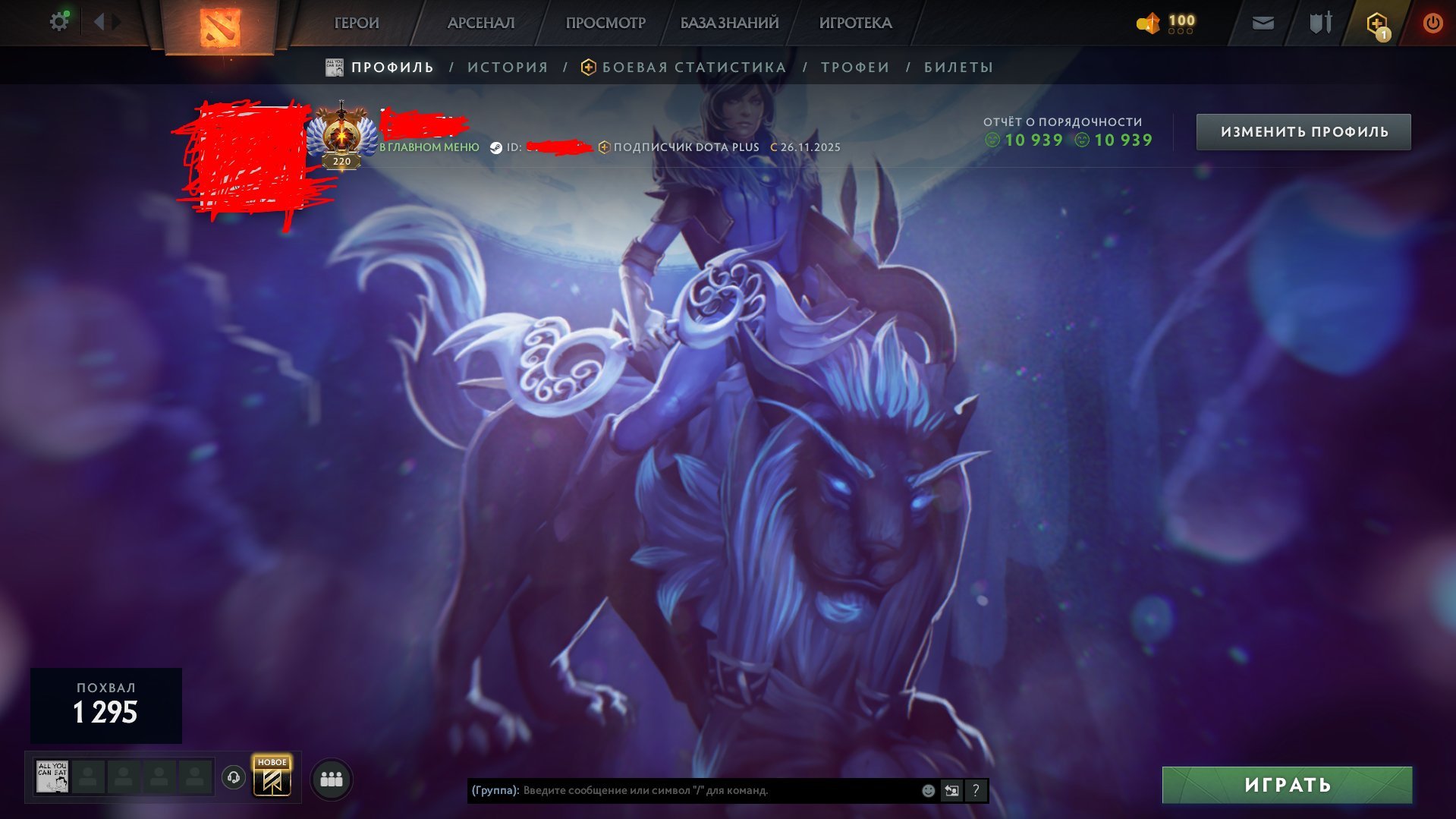Click the ИЗМЕНИТЬ ПРОФИЛЬ button
Screen dimensions: 1456x819
[1303, 131]
